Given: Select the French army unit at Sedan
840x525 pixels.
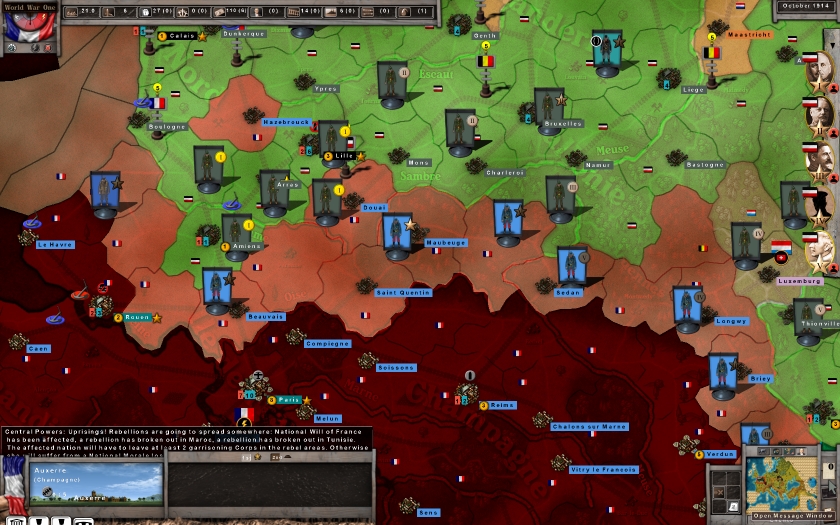Looking at the screenshot, I should click(571, 266).
